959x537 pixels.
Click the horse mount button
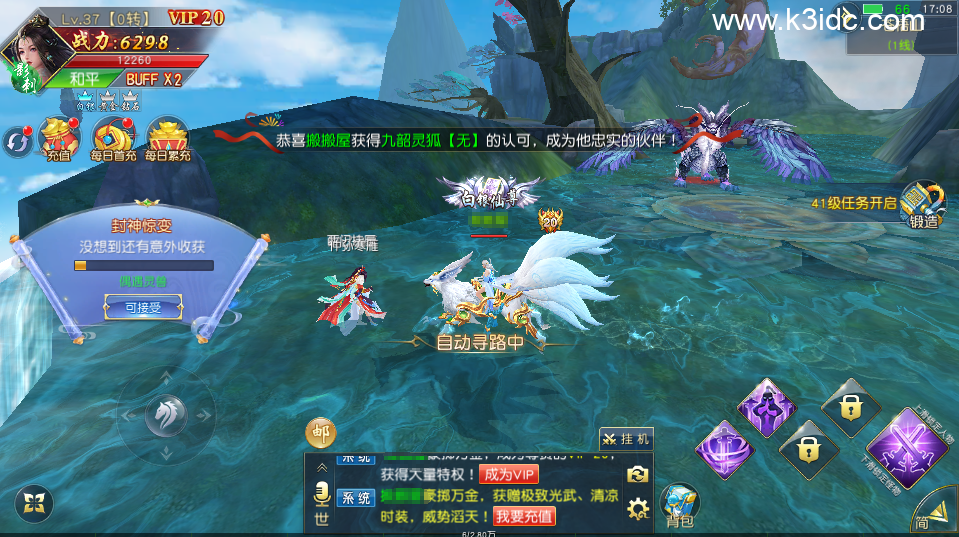point(165,416)
